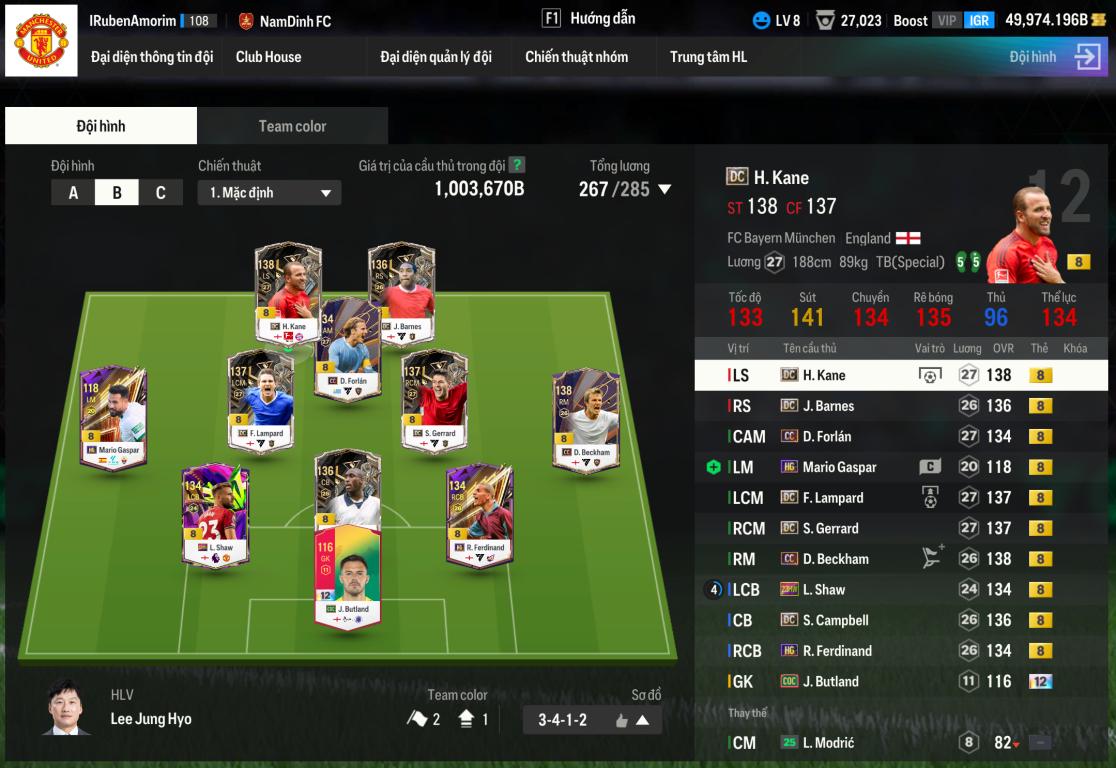Open Đại diện quản lý đội

click(x=436, y=57)
